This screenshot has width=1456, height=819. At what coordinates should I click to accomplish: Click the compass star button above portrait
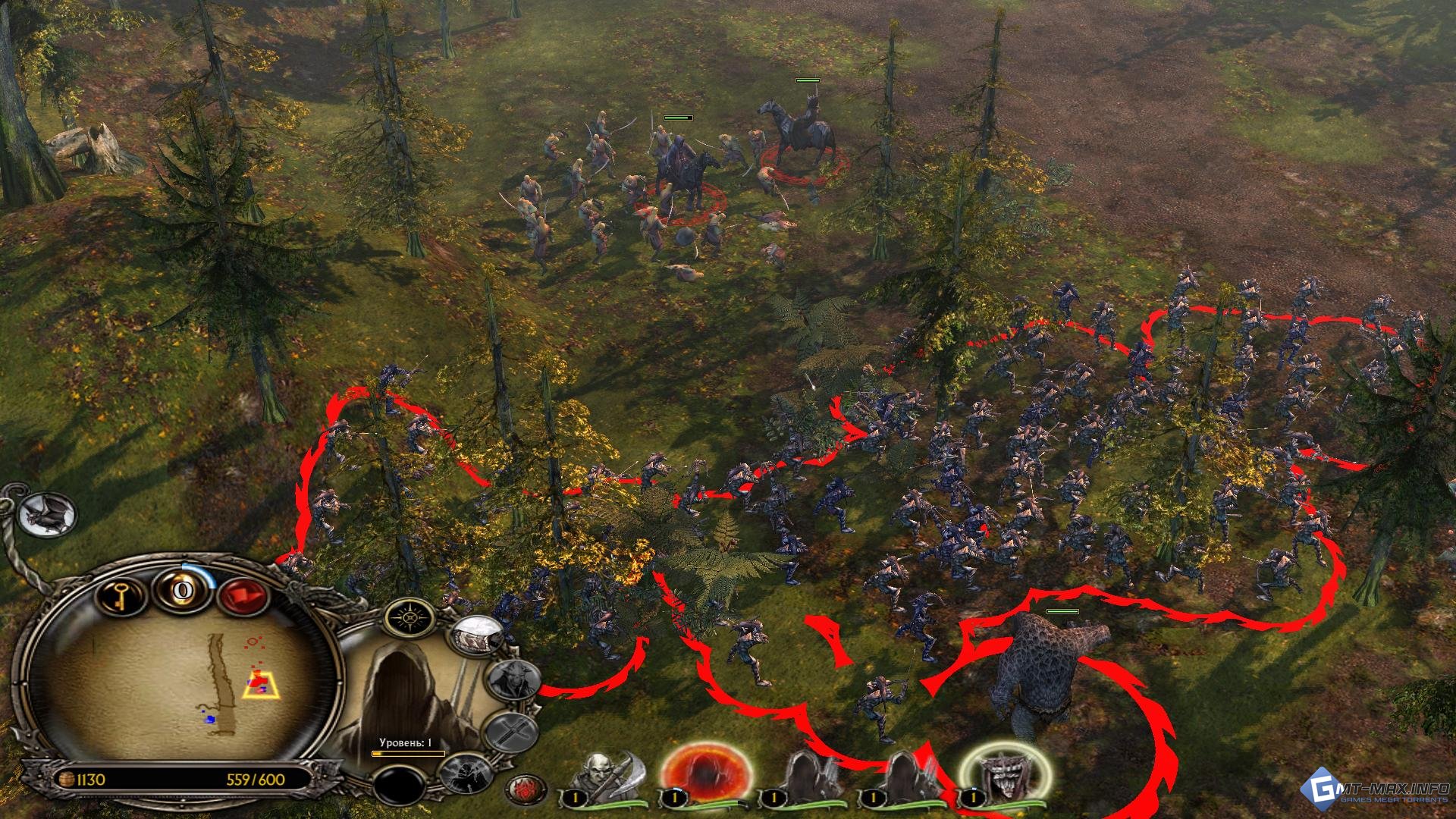click(410, 617)
